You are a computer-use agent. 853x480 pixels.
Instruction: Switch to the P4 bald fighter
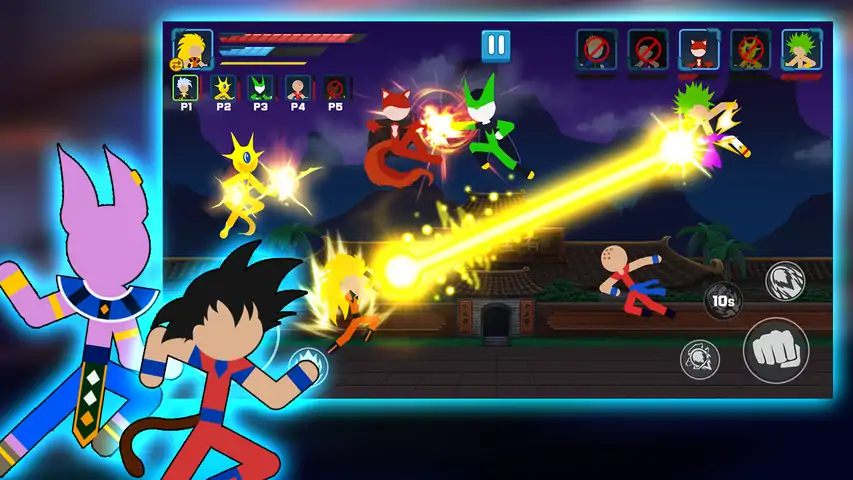pyautogui.click(x=297, y=88)
